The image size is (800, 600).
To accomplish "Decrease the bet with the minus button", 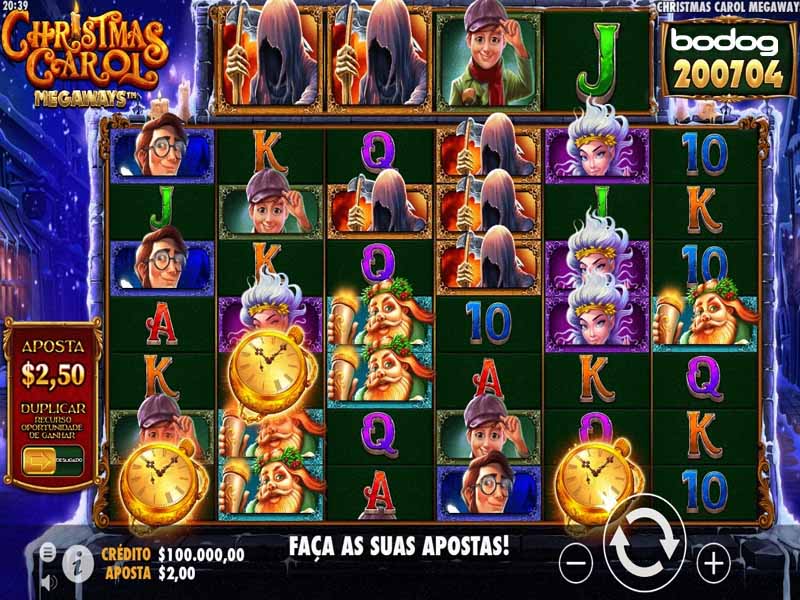I will (x=576, y=565).
